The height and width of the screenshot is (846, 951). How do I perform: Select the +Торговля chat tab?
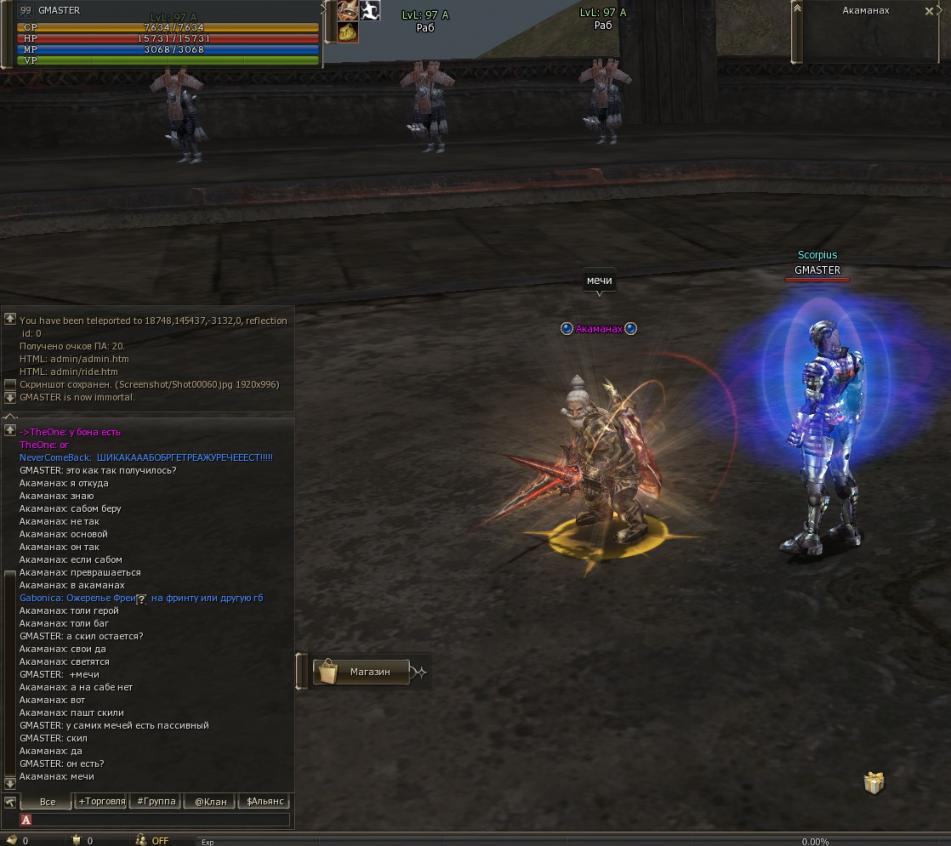[x=101, y=802]
